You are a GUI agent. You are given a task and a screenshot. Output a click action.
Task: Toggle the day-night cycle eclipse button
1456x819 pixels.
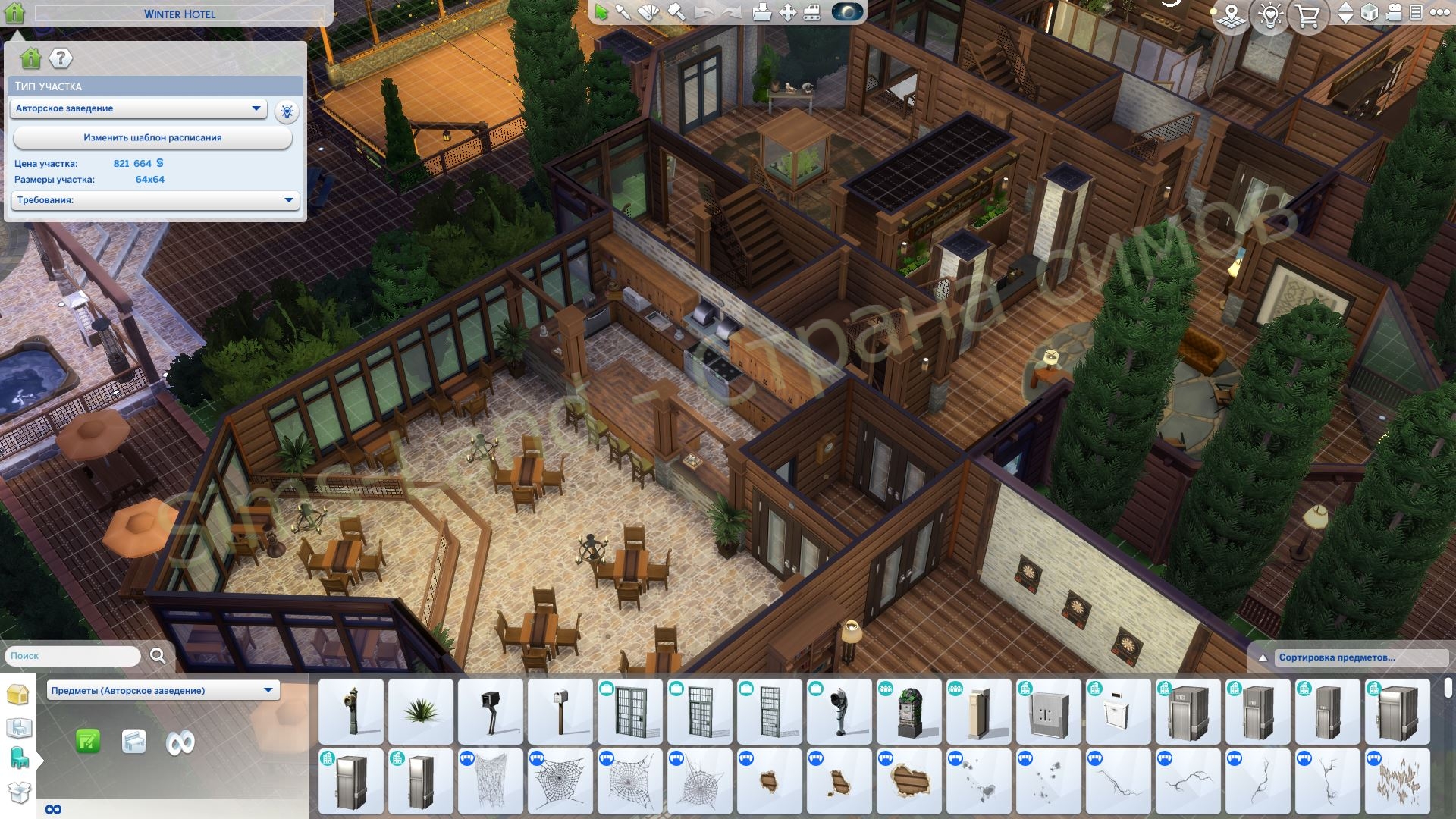(x=847, y=13)
